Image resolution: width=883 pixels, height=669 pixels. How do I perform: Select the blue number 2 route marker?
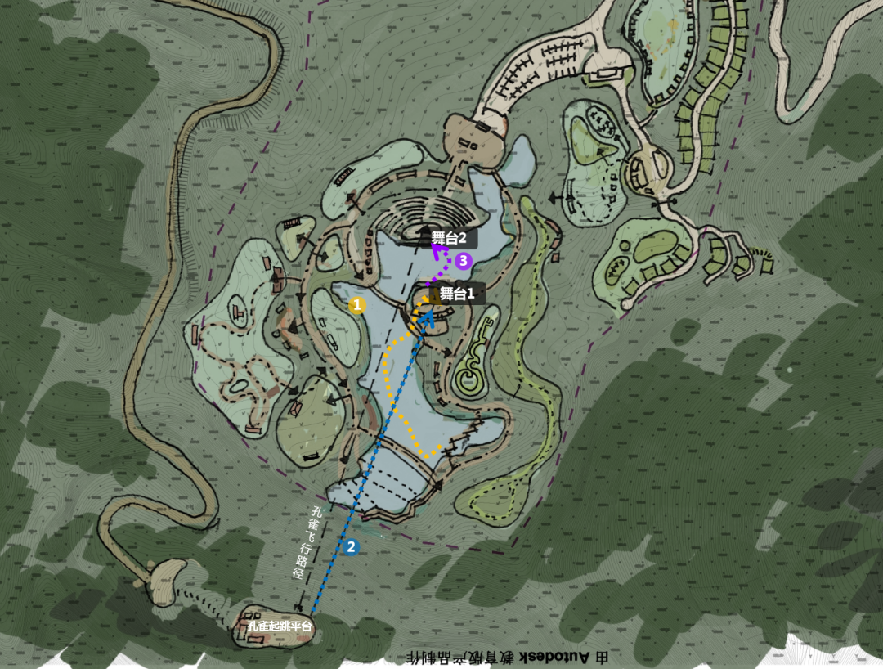pyautogui.click(x=351, y=547)
